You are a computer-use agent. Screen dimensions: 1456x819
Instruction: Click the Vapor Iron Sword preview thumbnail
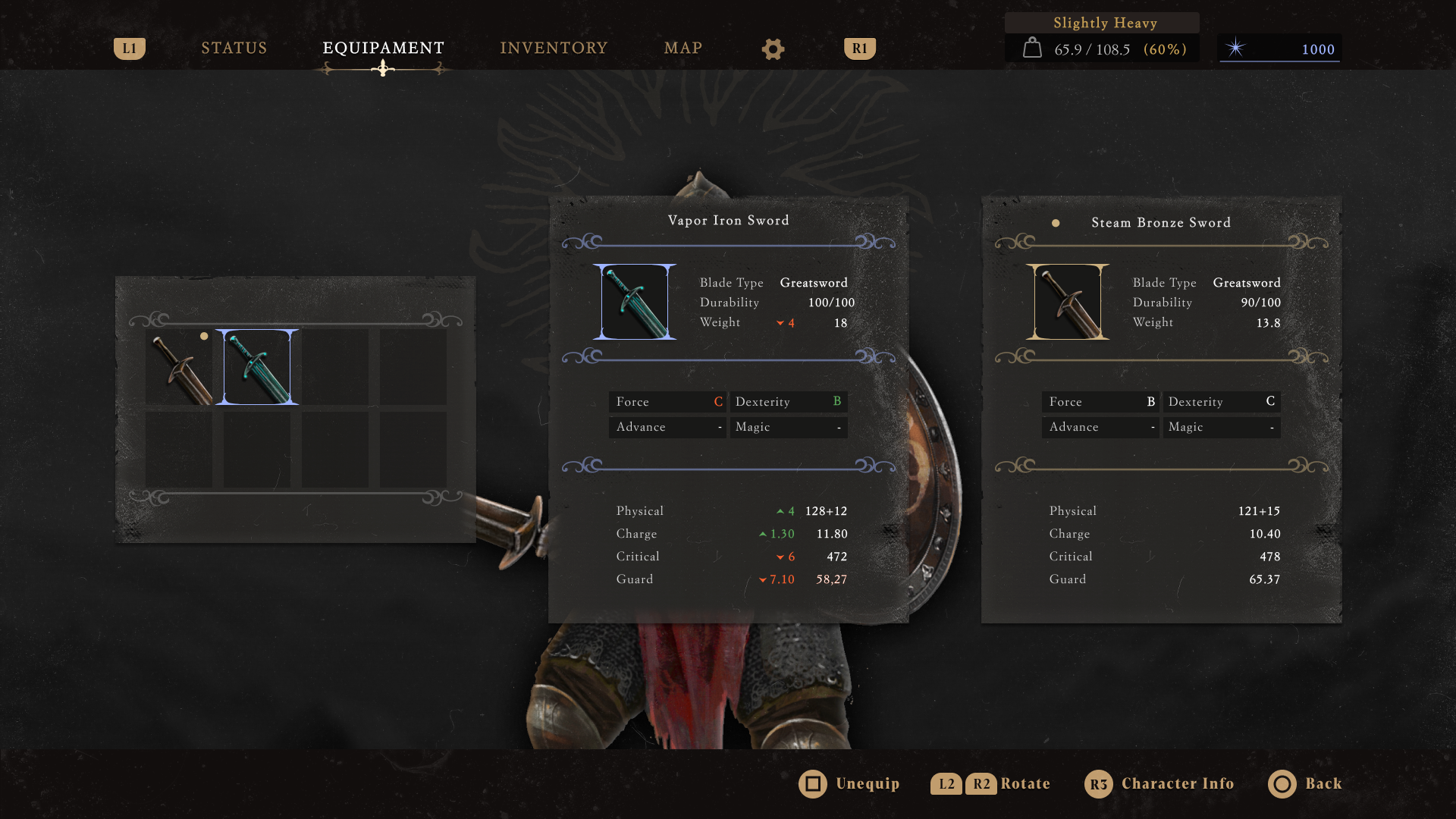point(635,302)
